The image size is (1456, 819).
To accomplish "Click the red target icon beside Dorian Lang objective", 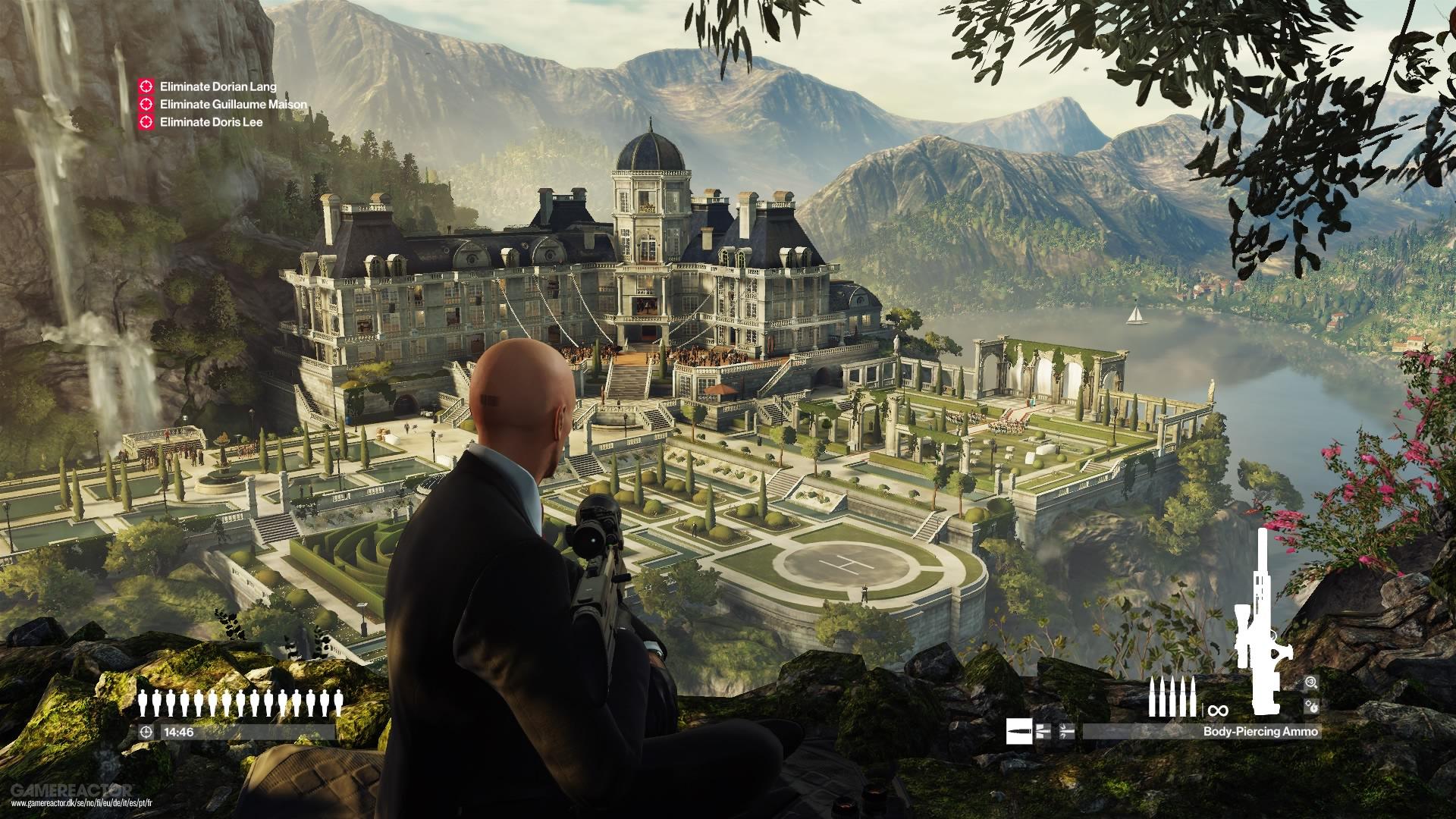I will 144,86.
